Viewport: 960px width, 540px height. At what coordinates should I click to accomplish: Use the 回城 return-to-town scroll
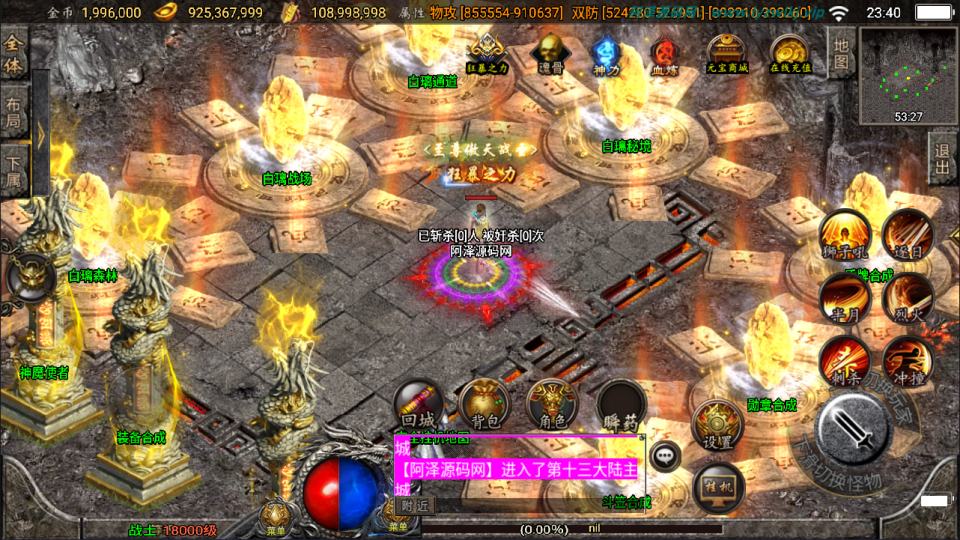[416, 405]
